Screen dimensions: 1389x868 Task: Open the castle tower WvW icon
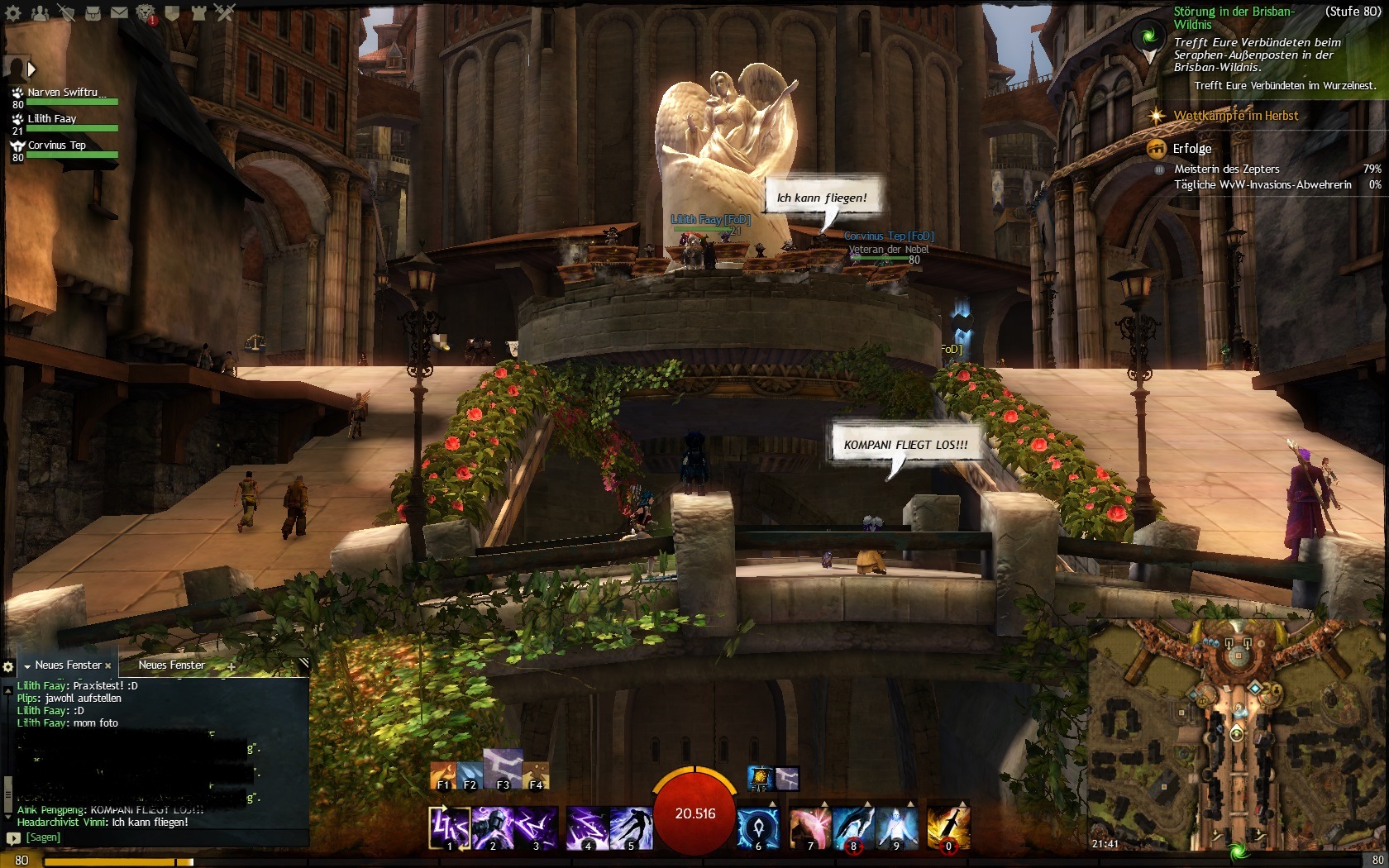pyautogui.click(x=198, y=12)
